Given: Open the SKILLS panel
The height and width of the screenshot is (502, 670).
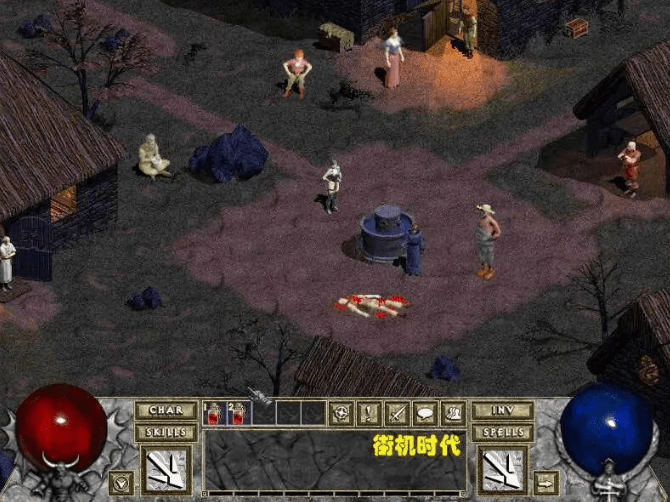Looking at the screenshot, I should (x=165, y=432).
